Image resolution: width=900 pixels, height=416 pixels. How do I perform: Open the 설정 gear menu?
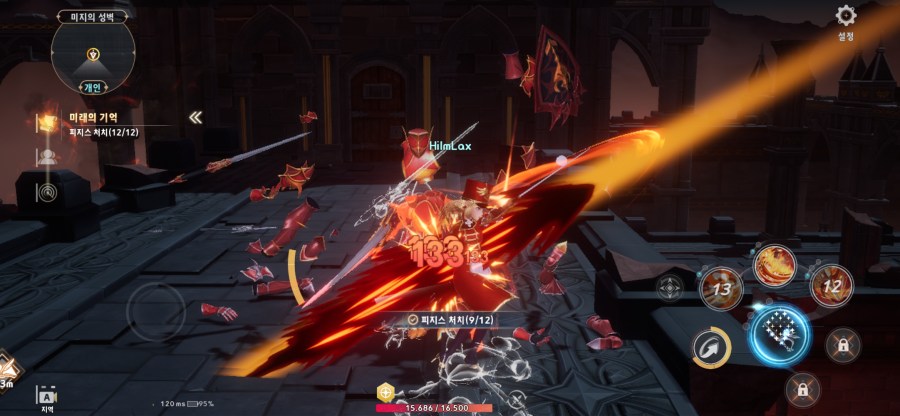pyautogui.click(x=846, y=17)
